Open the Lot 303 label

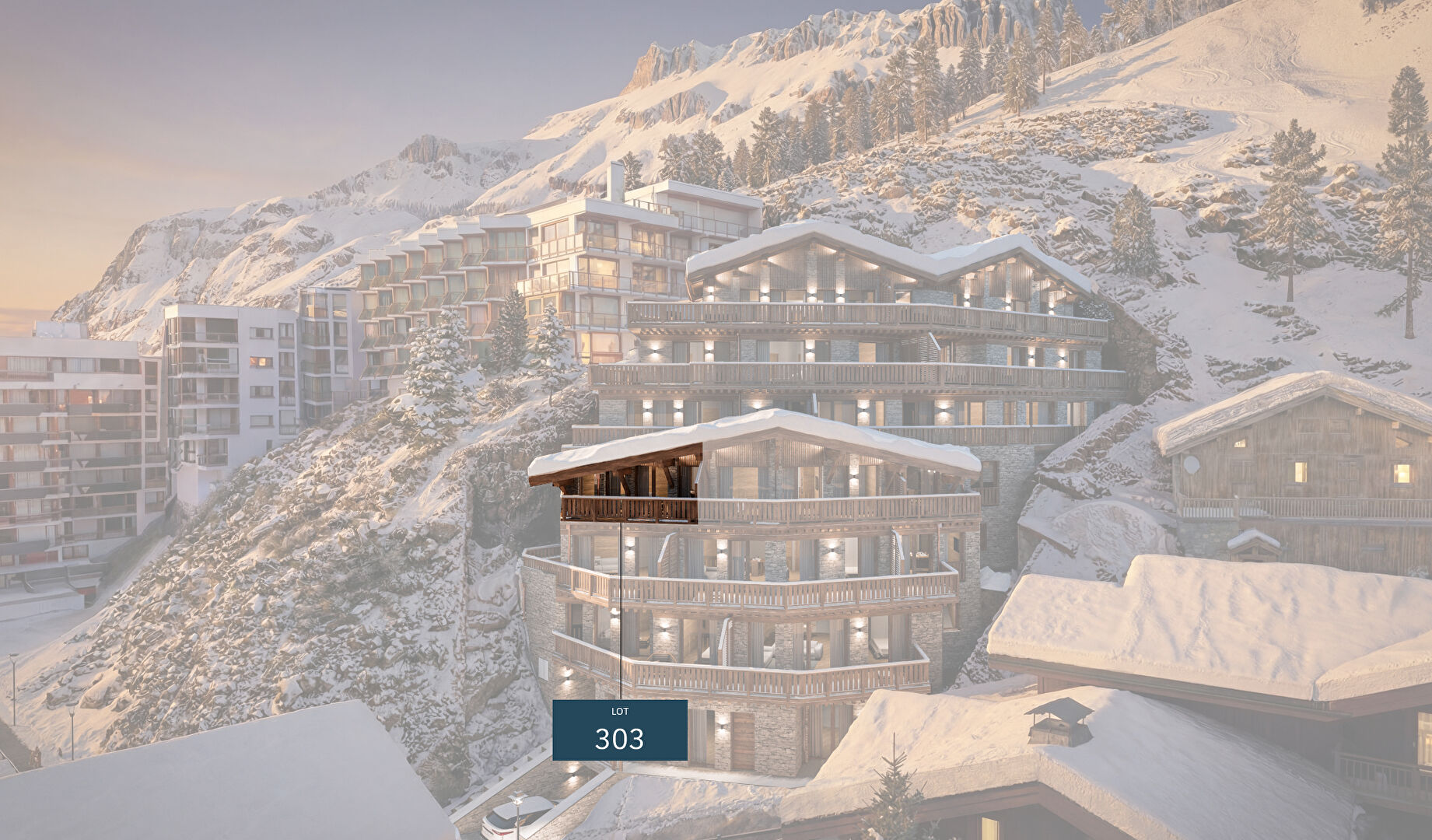point(619,730)
